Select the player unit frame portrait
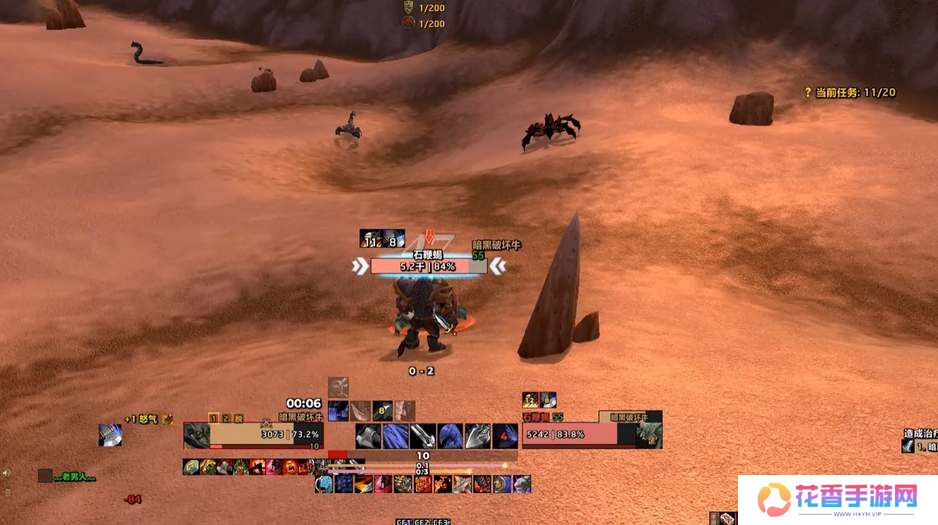 [x=197, y=435]
